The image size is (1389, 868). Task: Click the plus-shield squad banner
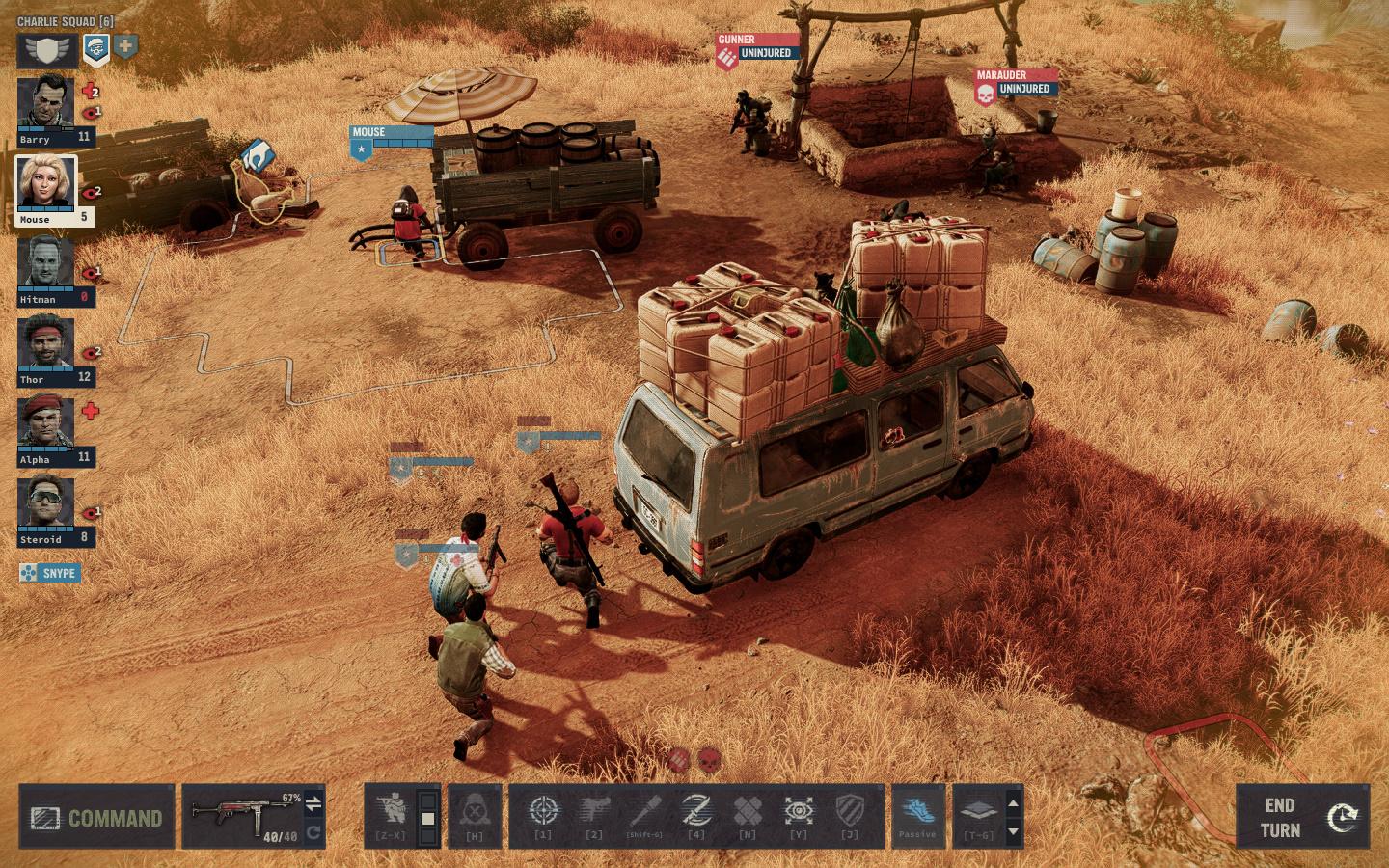tap(125, 46)
